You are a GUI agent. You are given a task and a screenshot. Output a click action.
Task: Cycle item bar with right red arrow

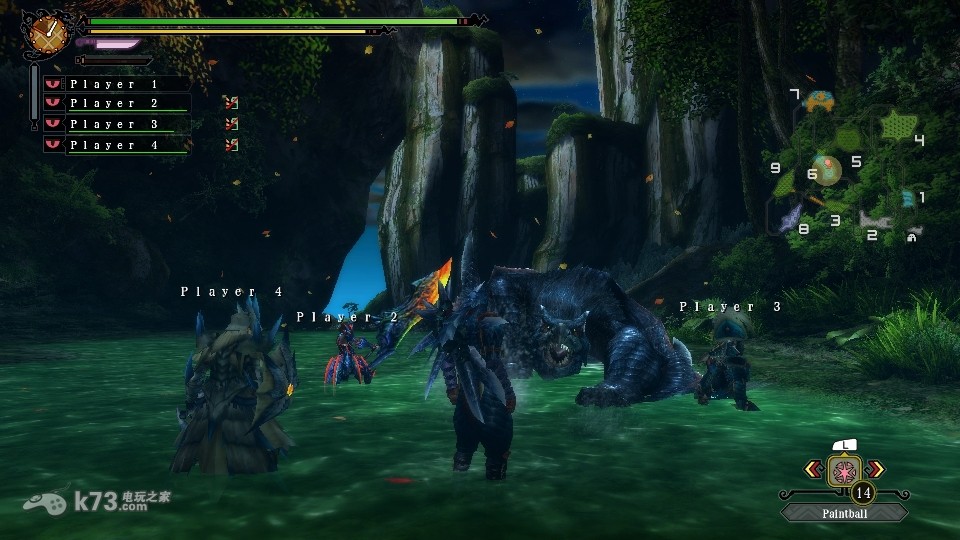[876, 468]
